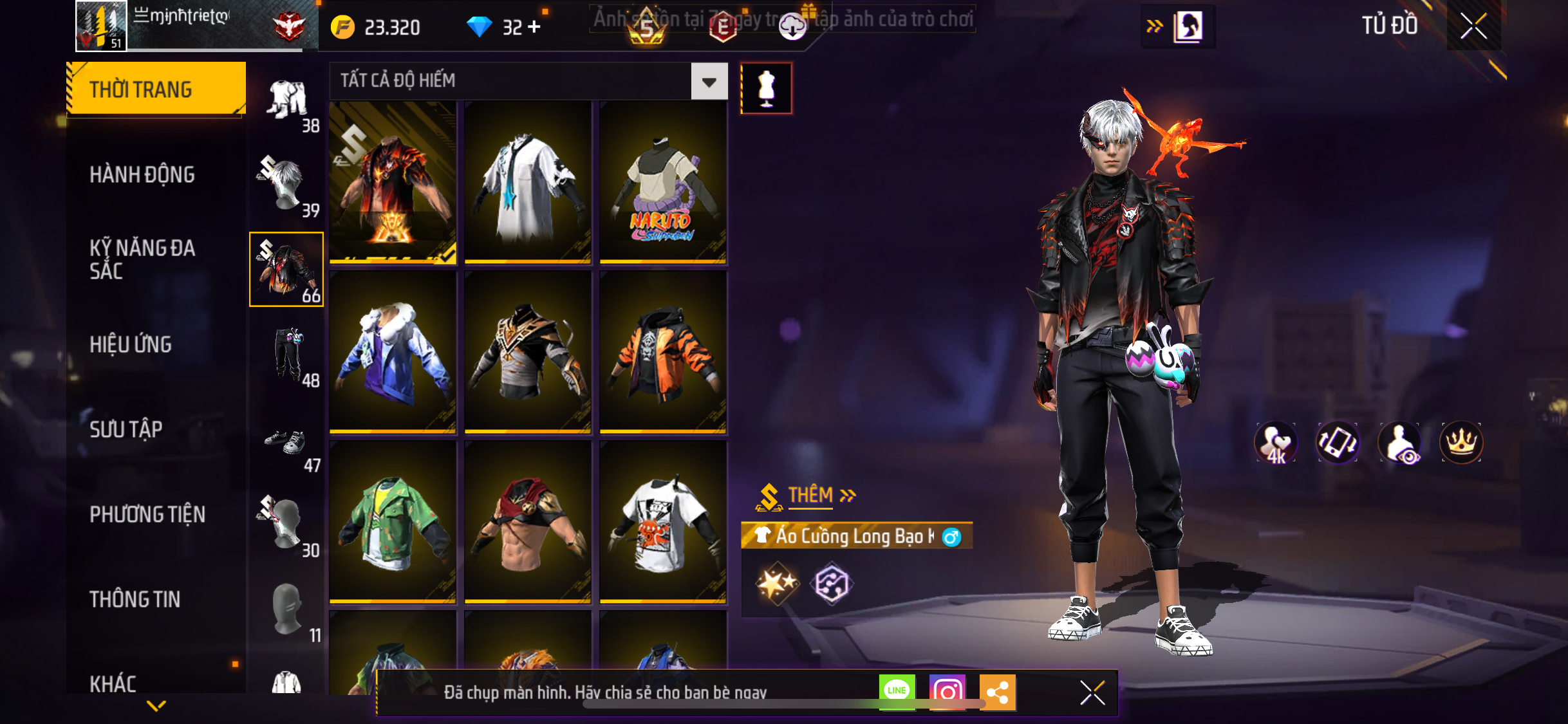
Task: Share the screenshot to Instagram
Action: 947,692
